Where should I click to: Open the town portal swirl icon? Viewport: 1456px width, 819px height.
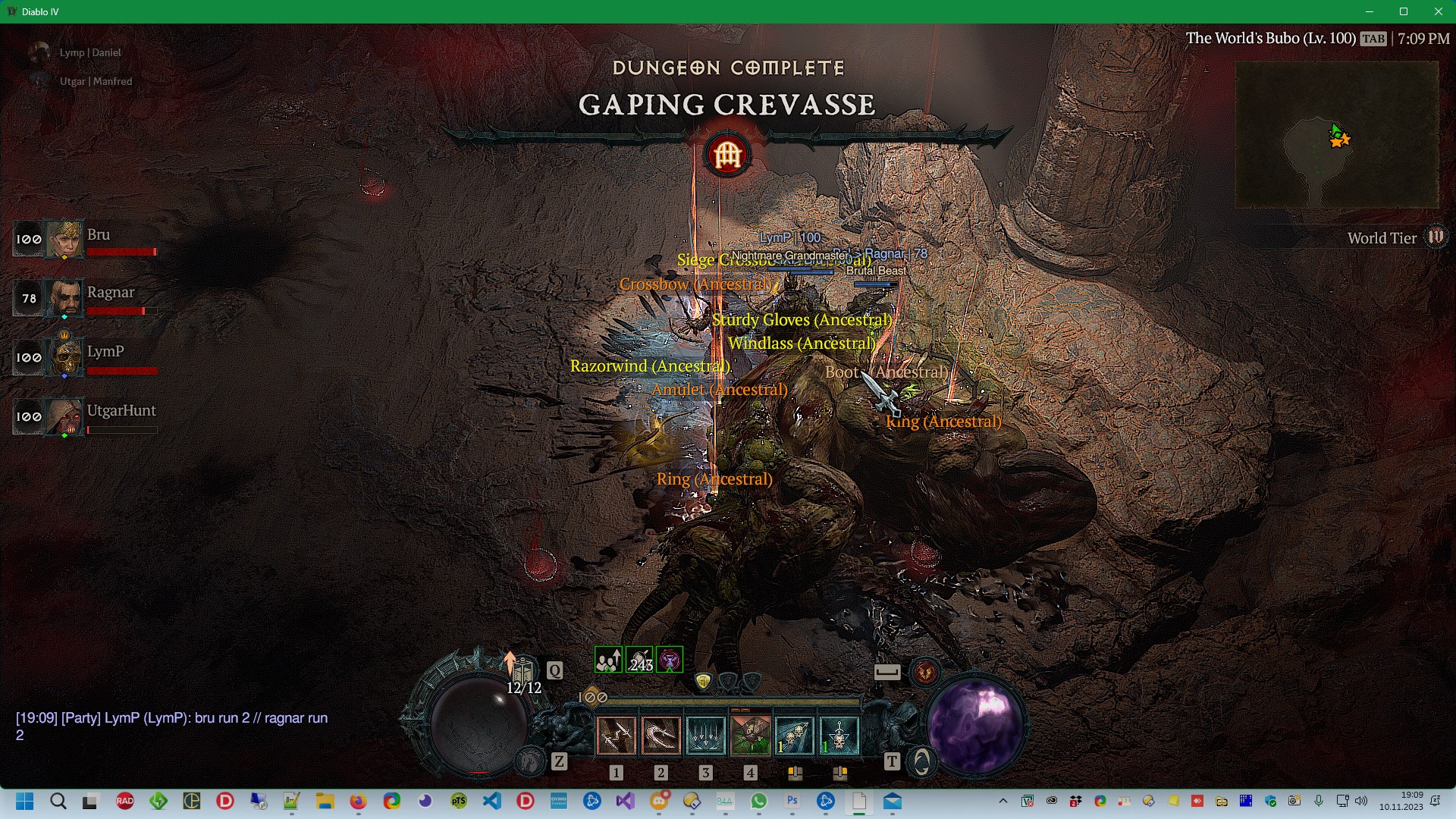[922, 761]
